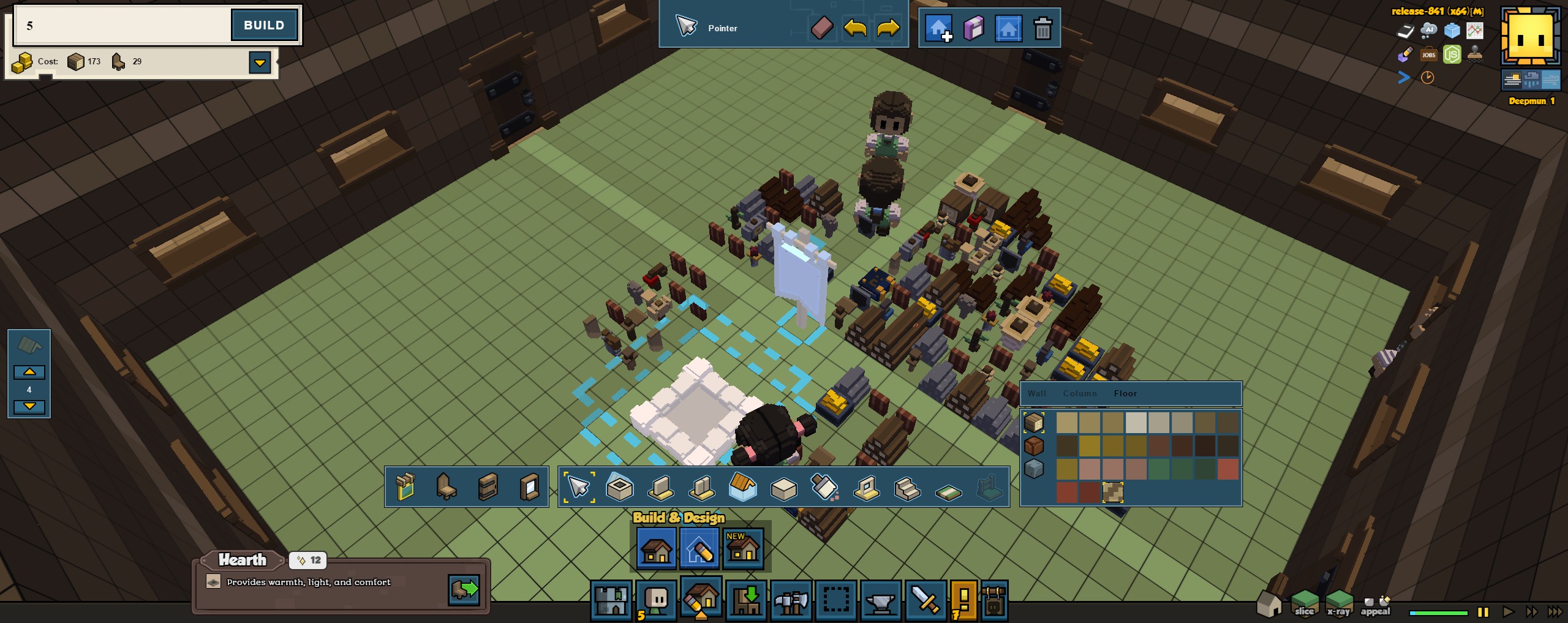Viewport: 1568px width, 623px height.
Task: Pick the stairs building tool
Action: (x=907, y=488)
